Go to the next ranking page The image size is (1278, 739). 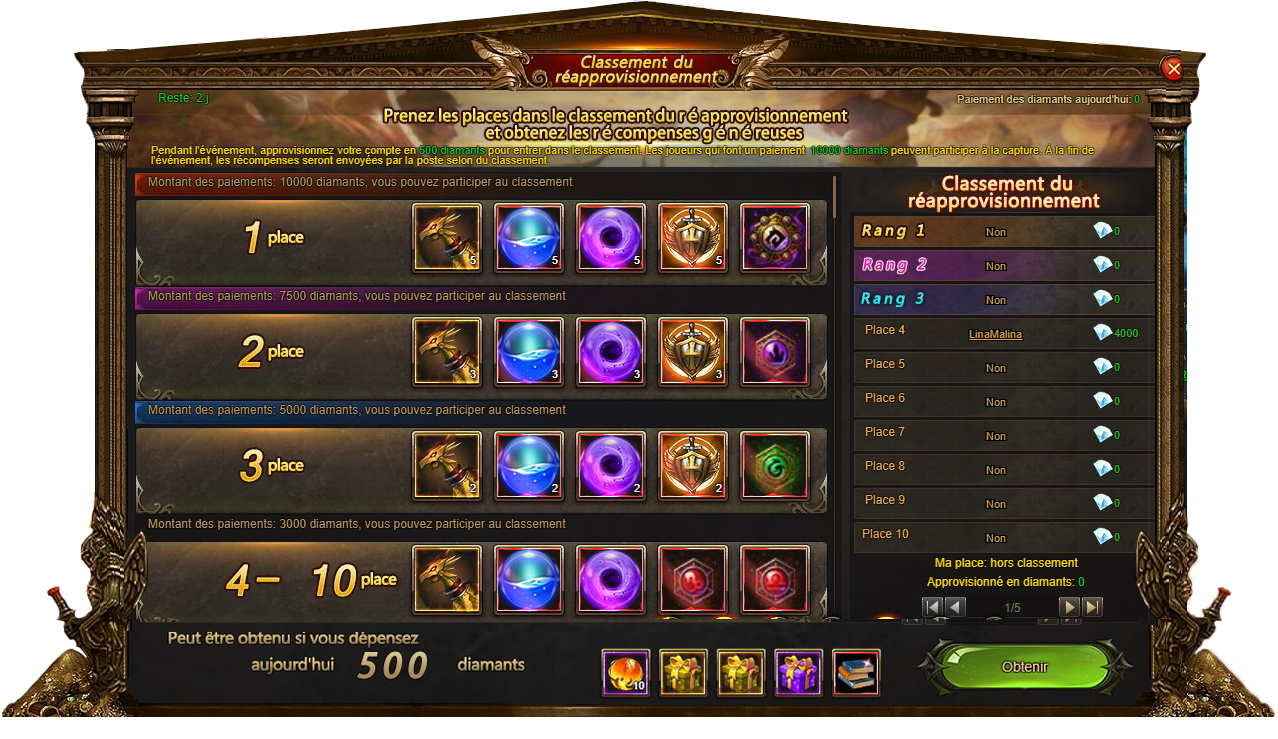pos(1069,607)
